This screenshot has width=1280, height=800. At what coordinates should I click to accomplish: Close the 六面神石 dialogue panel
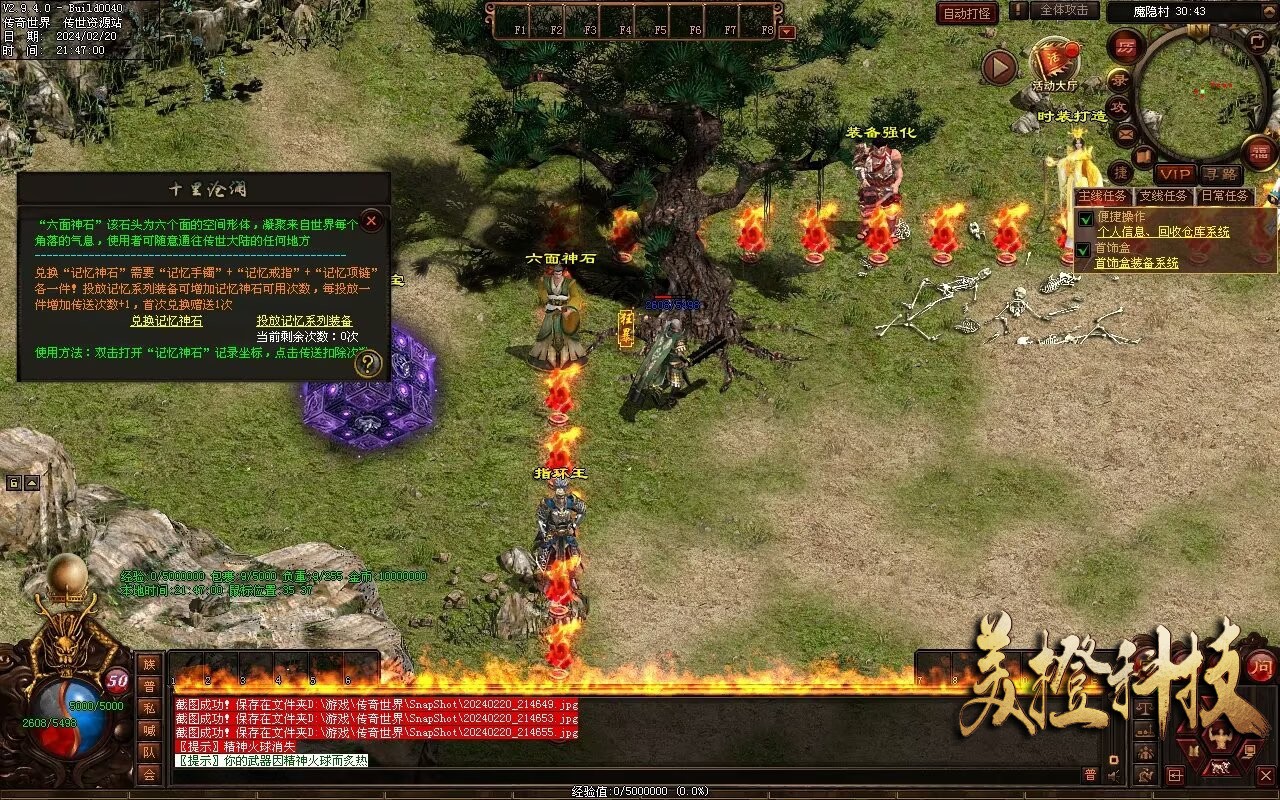(x=371, y=220)
